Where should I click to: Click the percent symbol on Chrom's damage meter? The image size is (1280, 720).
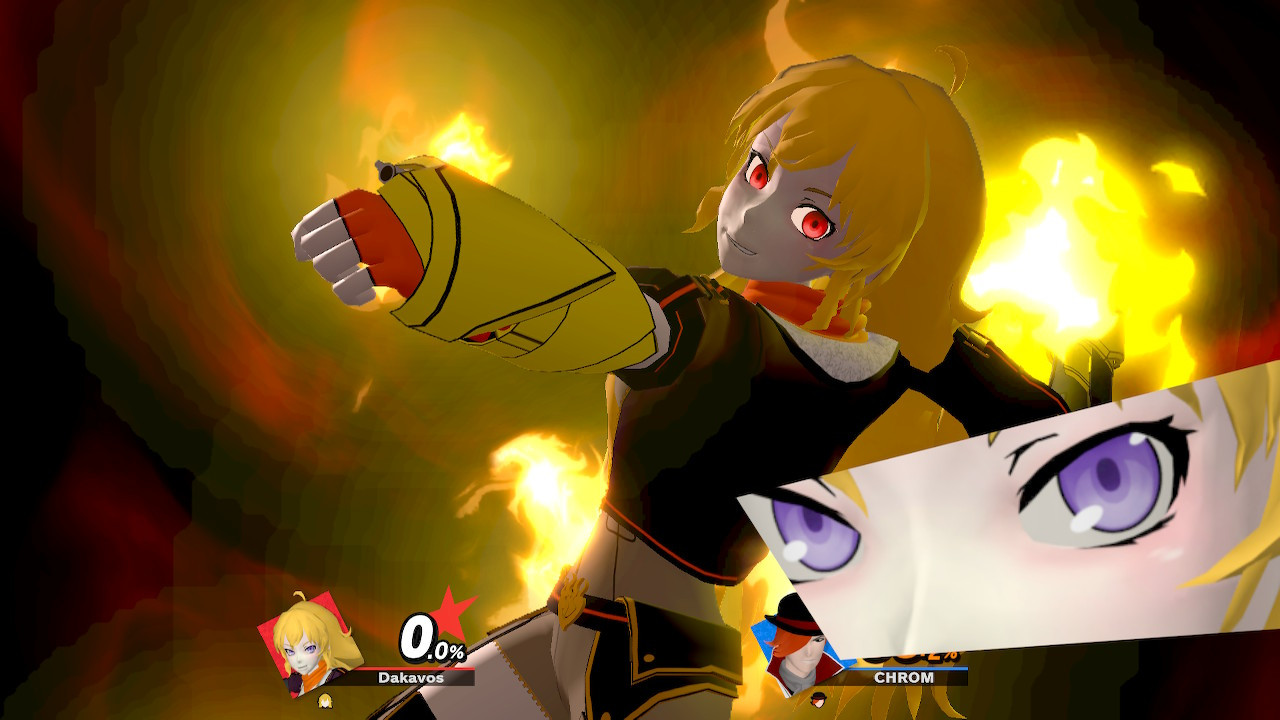tap(951, 654)
